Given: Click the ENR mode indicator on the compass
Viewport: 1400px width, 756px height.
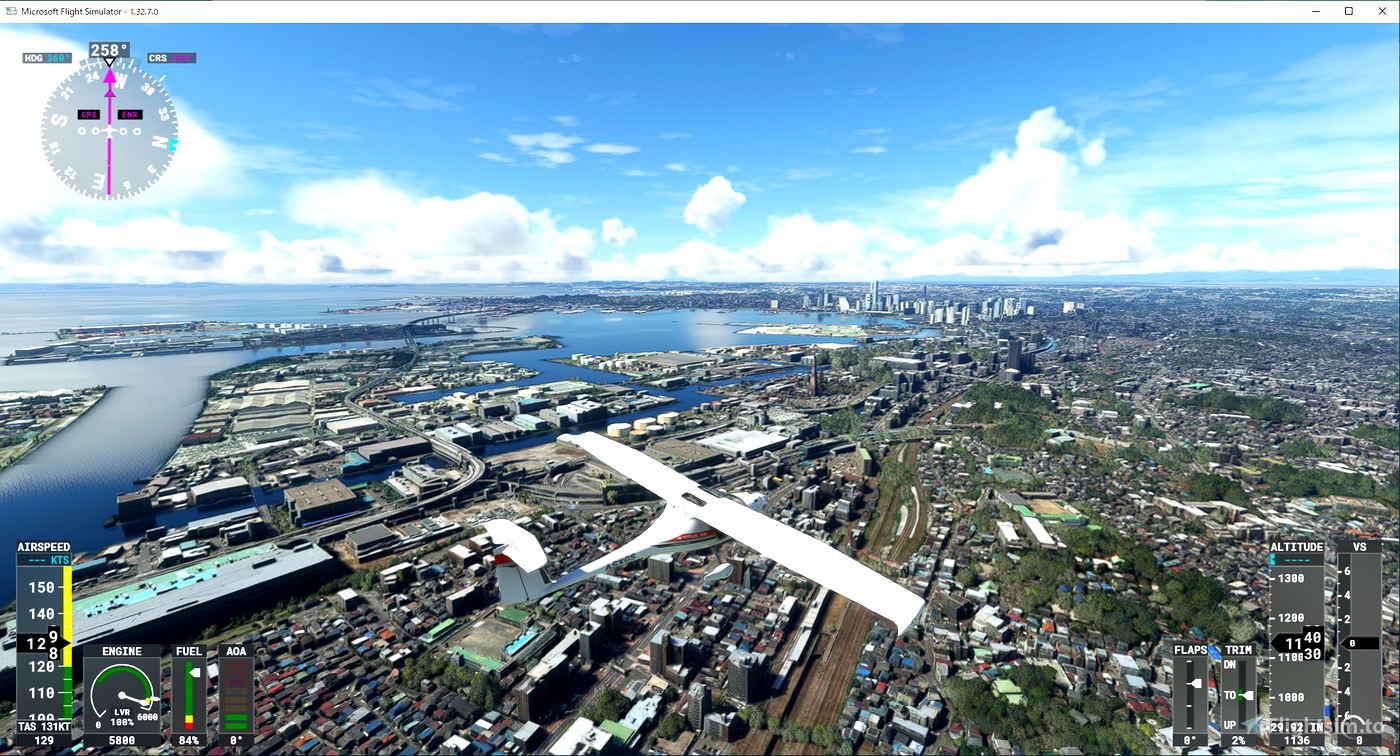Looking at the screenshot, I should click(129, 114).
